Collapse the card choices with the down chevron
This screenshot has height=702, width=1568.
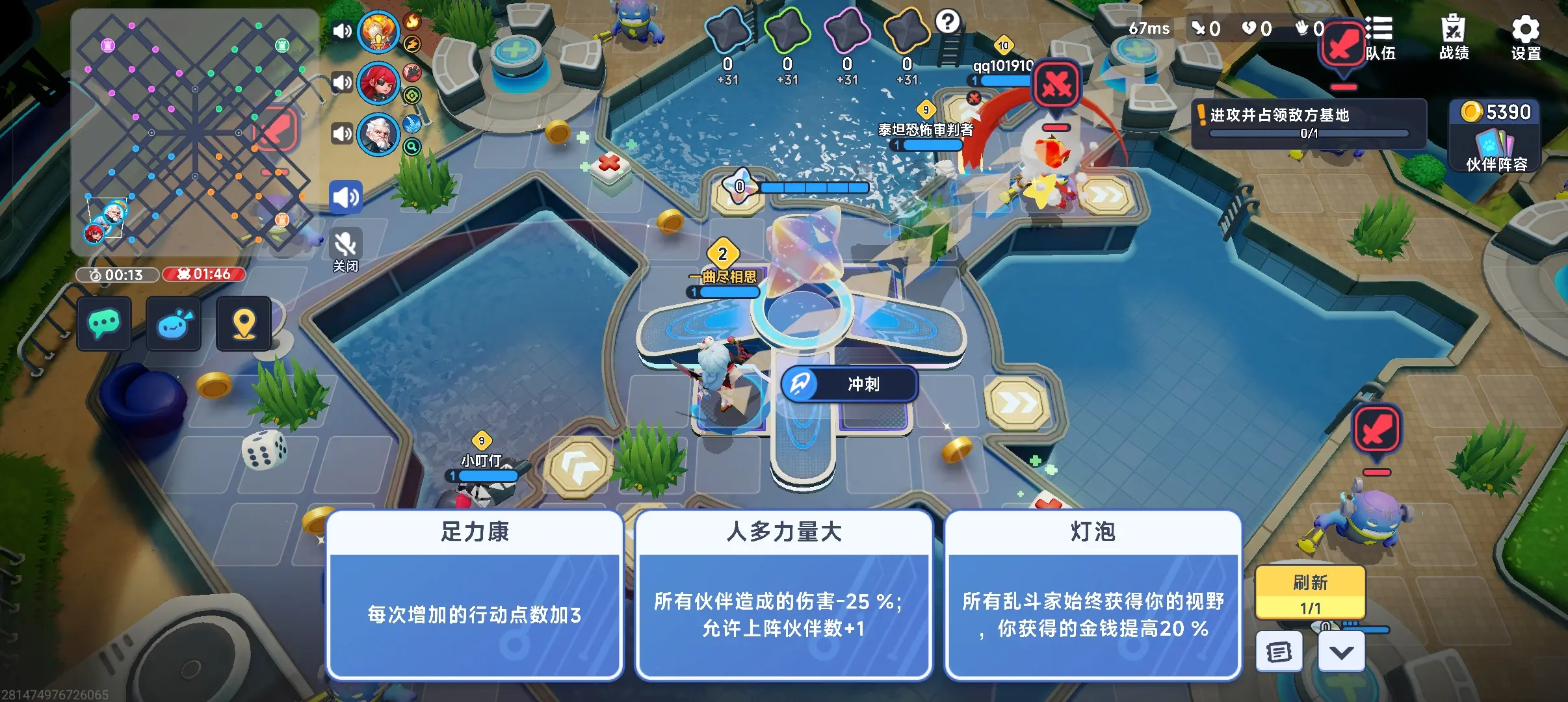pos(1342,650)
